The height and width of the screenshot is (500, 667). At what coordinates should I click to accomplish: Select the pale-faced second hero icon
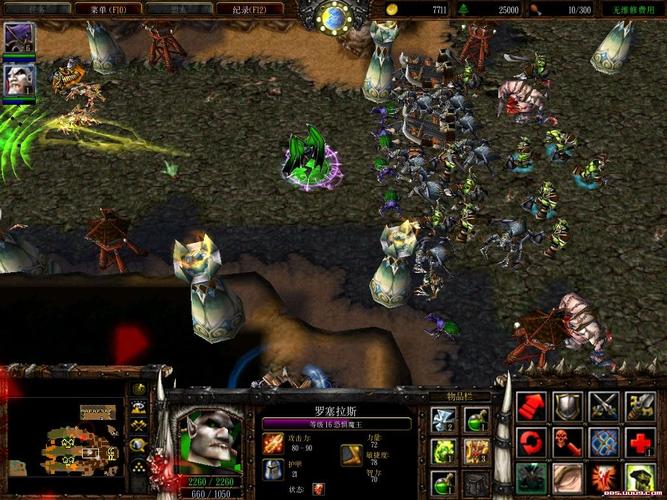click(19, 79)
